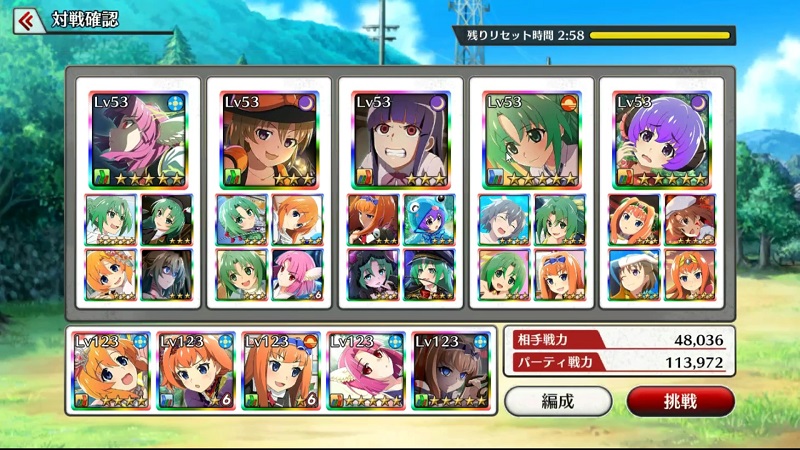Start the battle with 挑戦 button
The height and width of the screenshot is (450, 800).
[x=680, y=401]
